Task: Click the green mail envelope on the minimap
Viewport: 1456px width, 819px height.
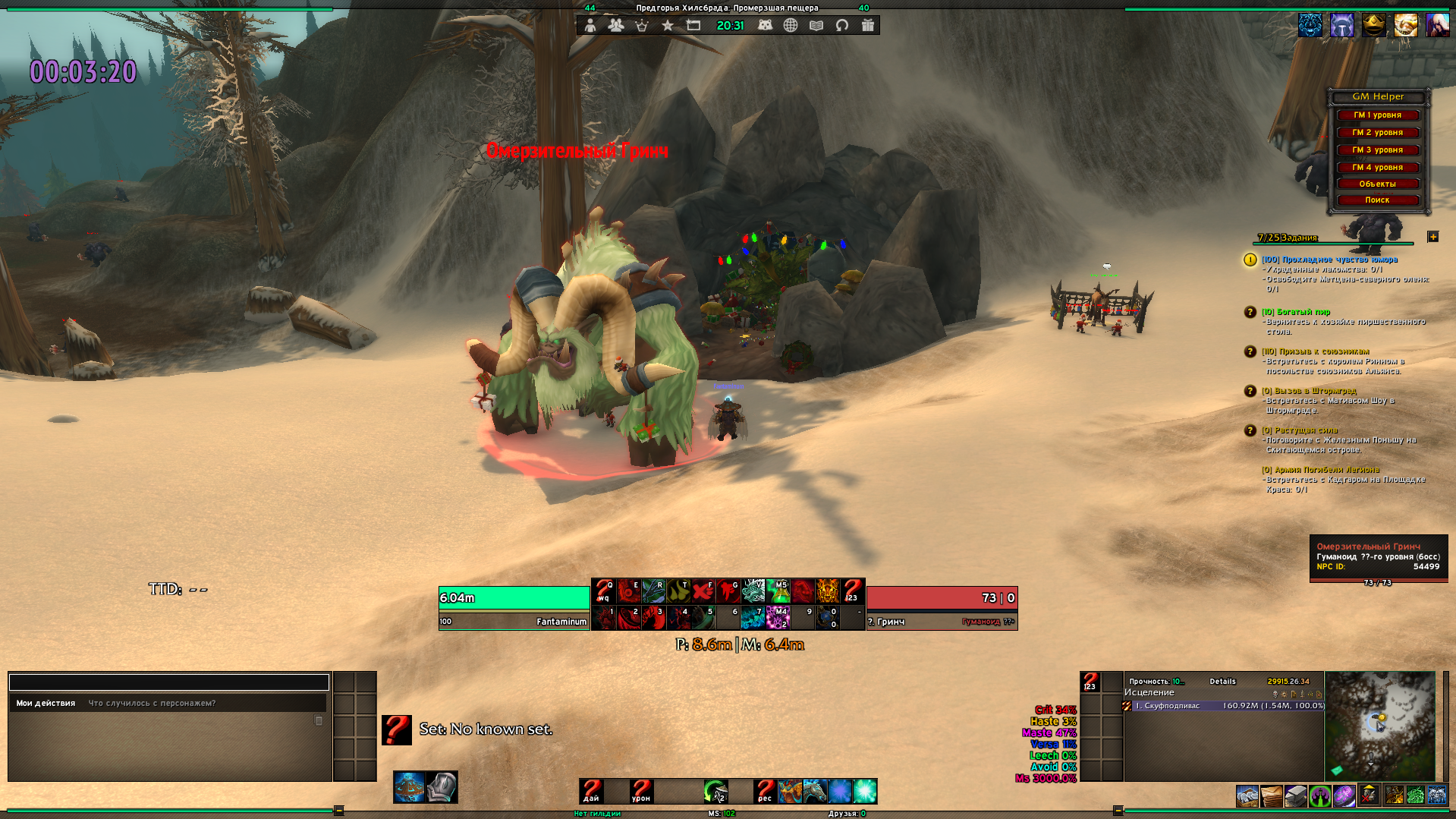Action: [x=1337, y=770]
